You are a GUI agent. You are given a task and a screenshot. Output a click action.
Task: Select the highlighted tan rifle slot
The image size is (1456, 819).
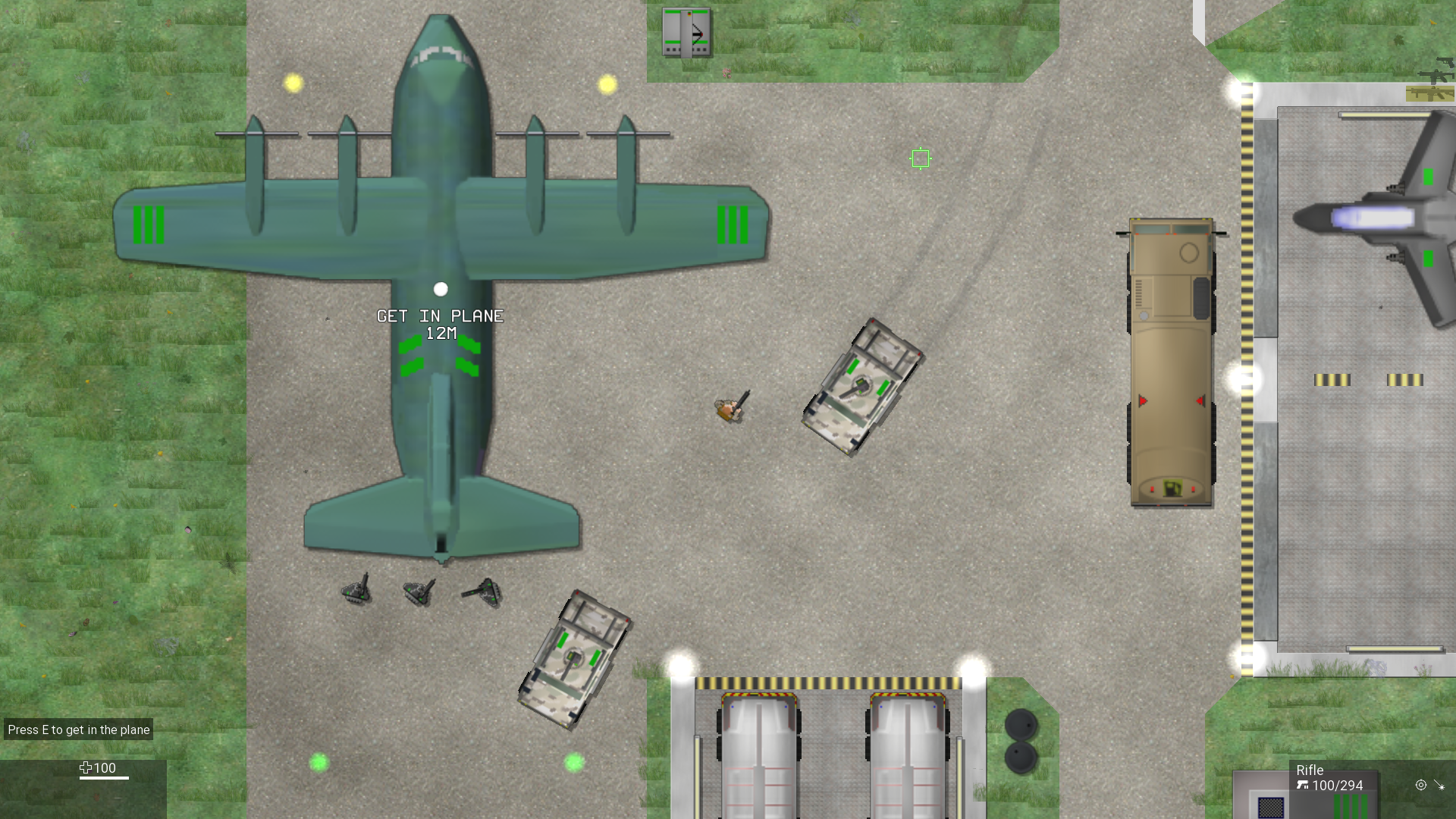(1429, 94)
